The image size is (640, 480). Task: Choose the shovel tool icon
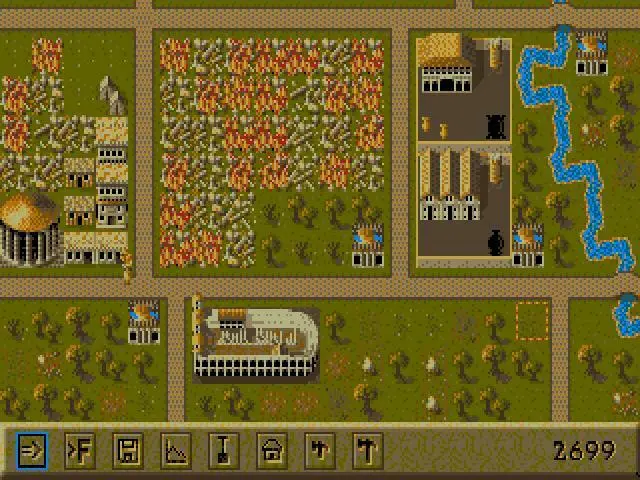point(223,450)
